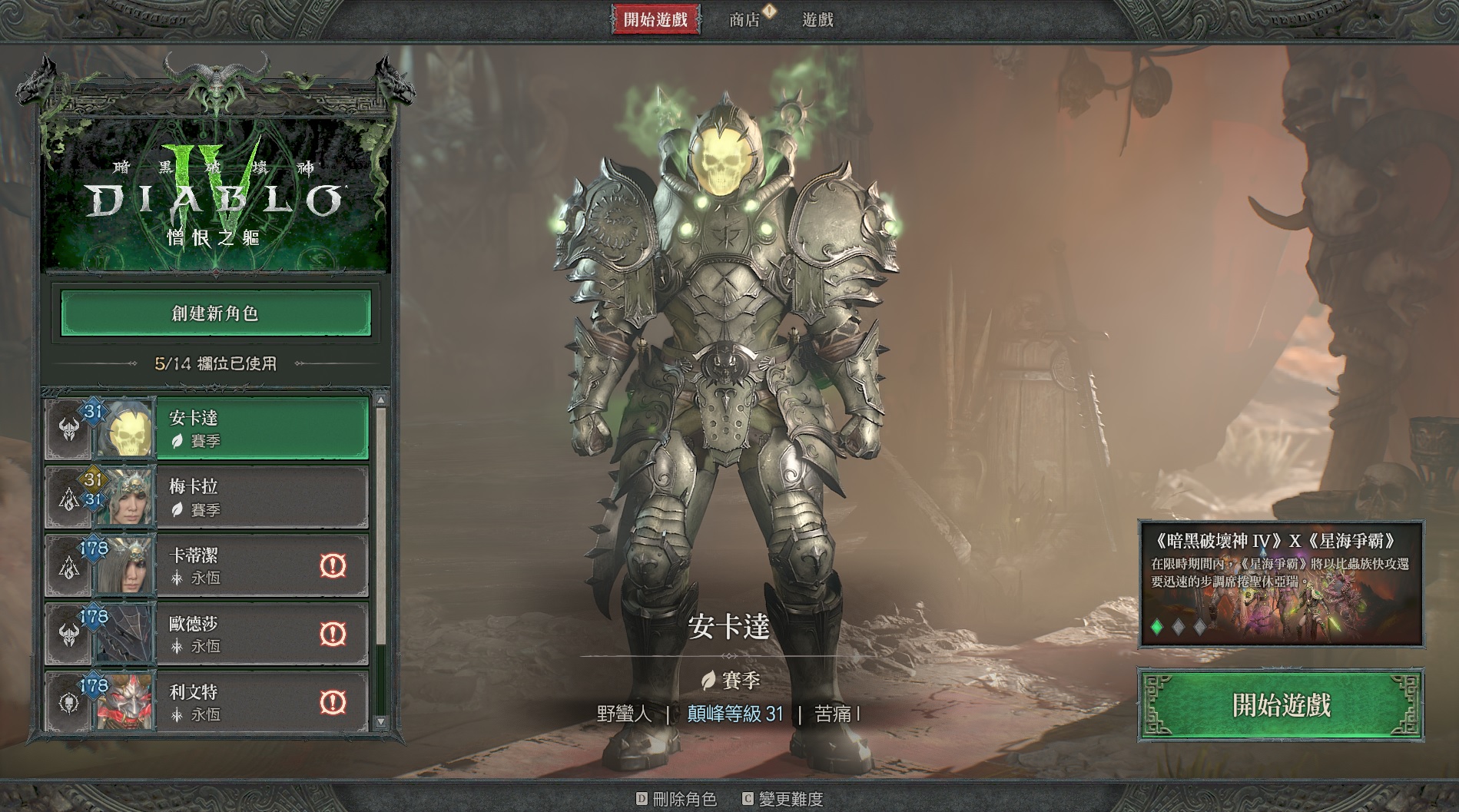Select the first green banner page dot

(1157, 627)
